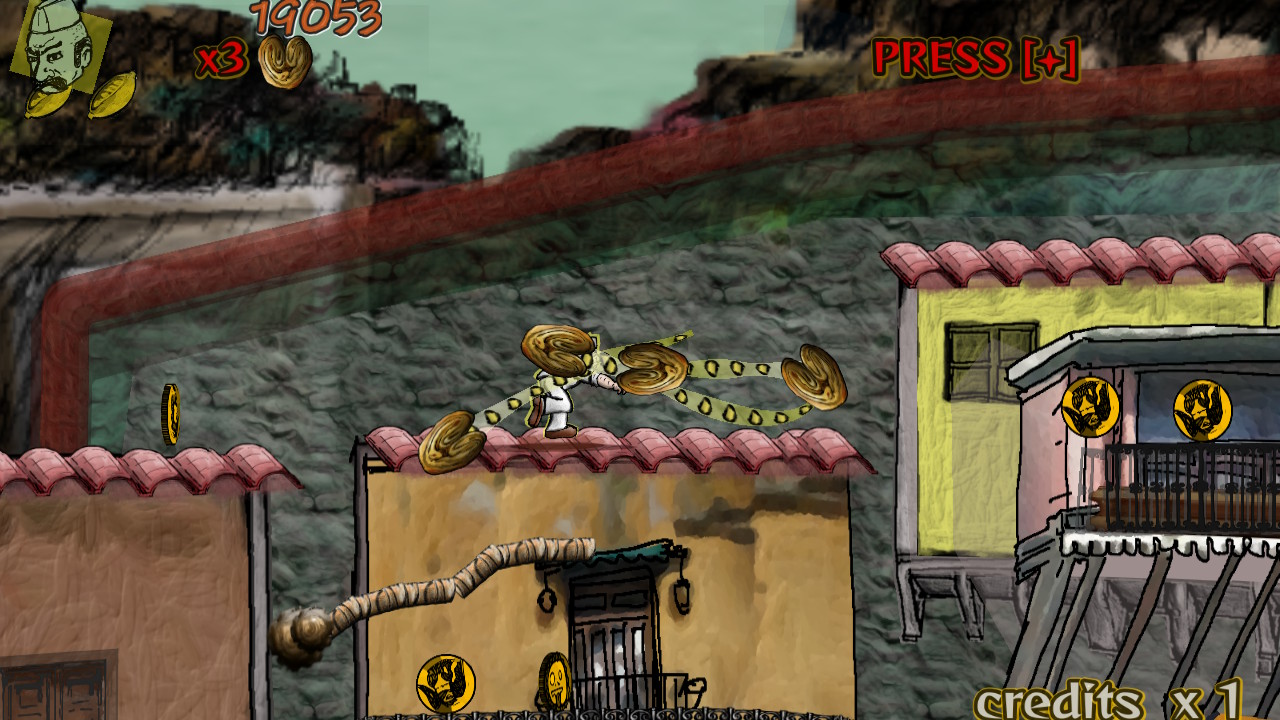Screen dimensions: 1280x720
Task: Click the face coin near the doorway below
Action: [449, 684]
